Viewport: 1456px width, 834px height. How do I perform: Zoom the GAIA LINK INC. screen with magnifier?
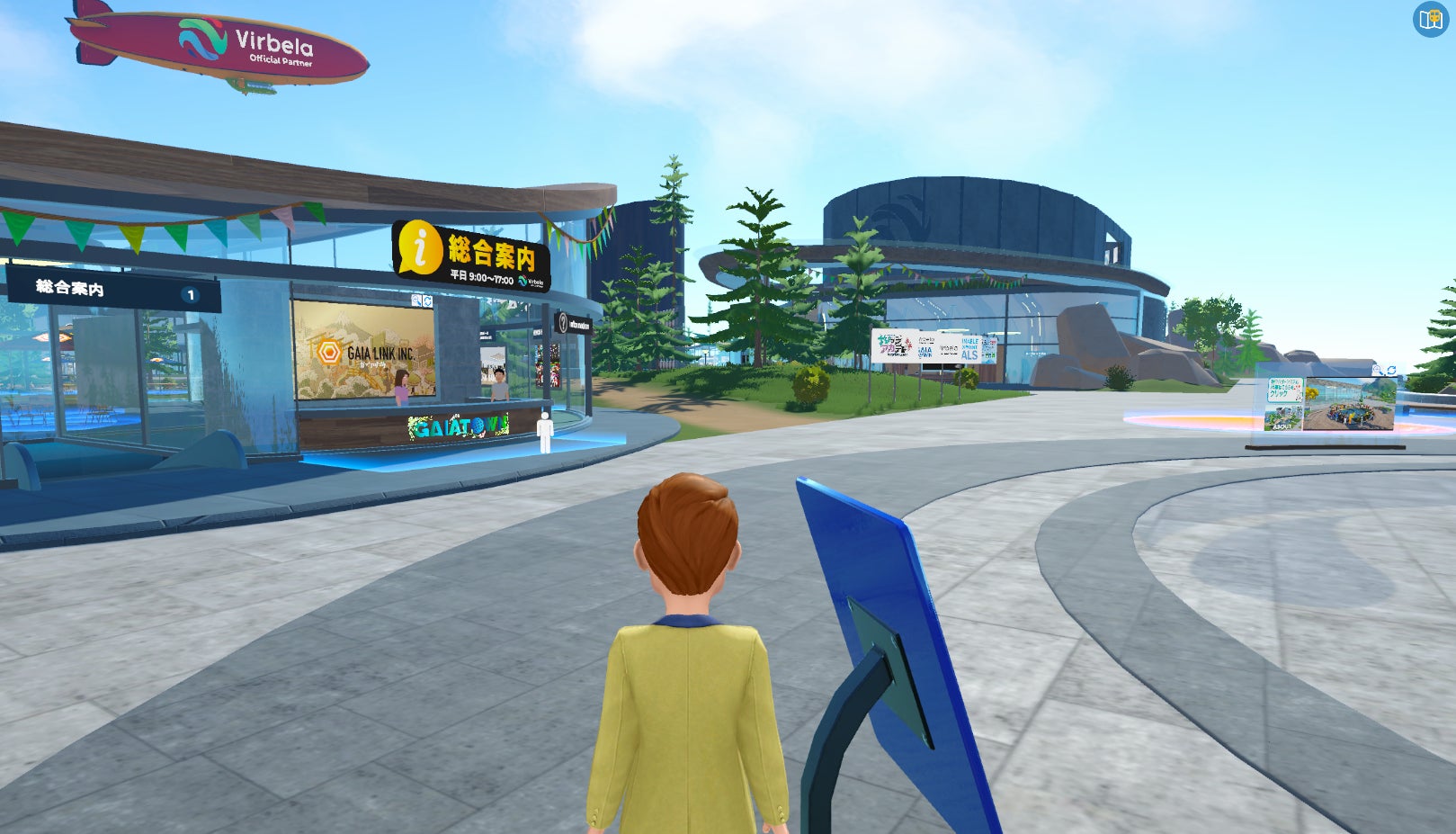416,300
